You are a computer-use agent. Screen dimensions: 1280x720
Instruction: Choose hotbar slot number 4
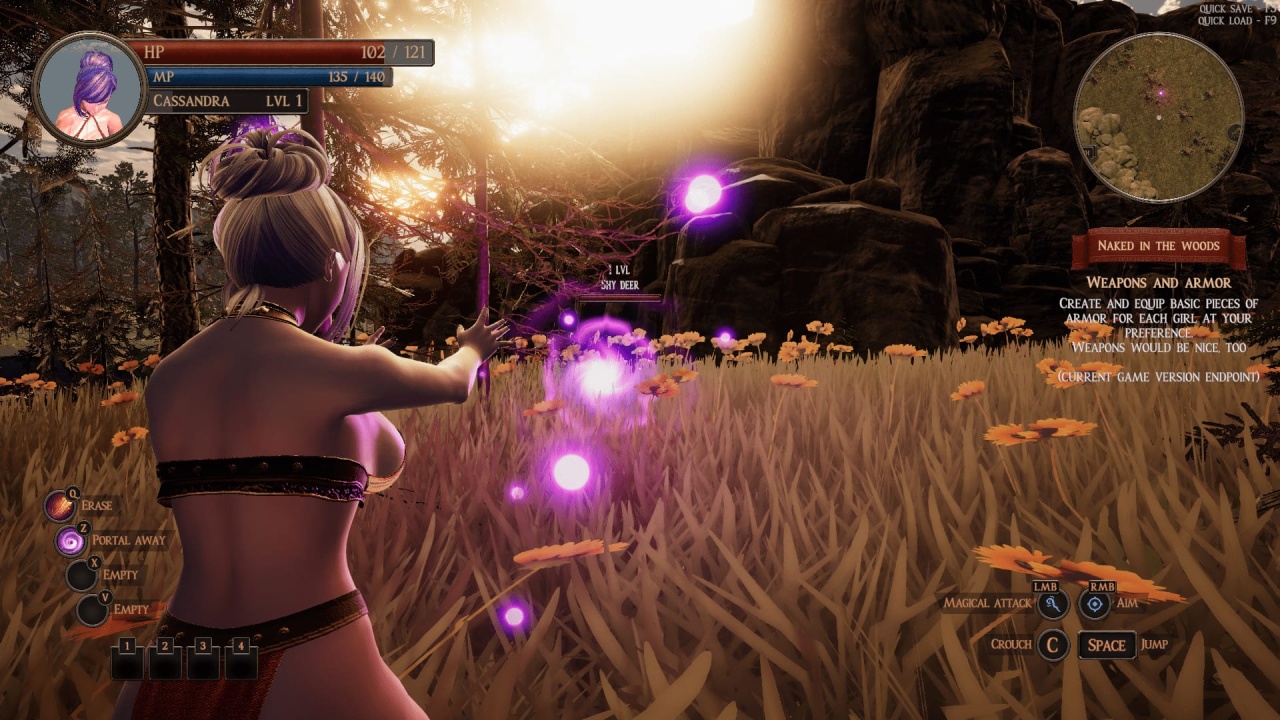coord(240,661)
